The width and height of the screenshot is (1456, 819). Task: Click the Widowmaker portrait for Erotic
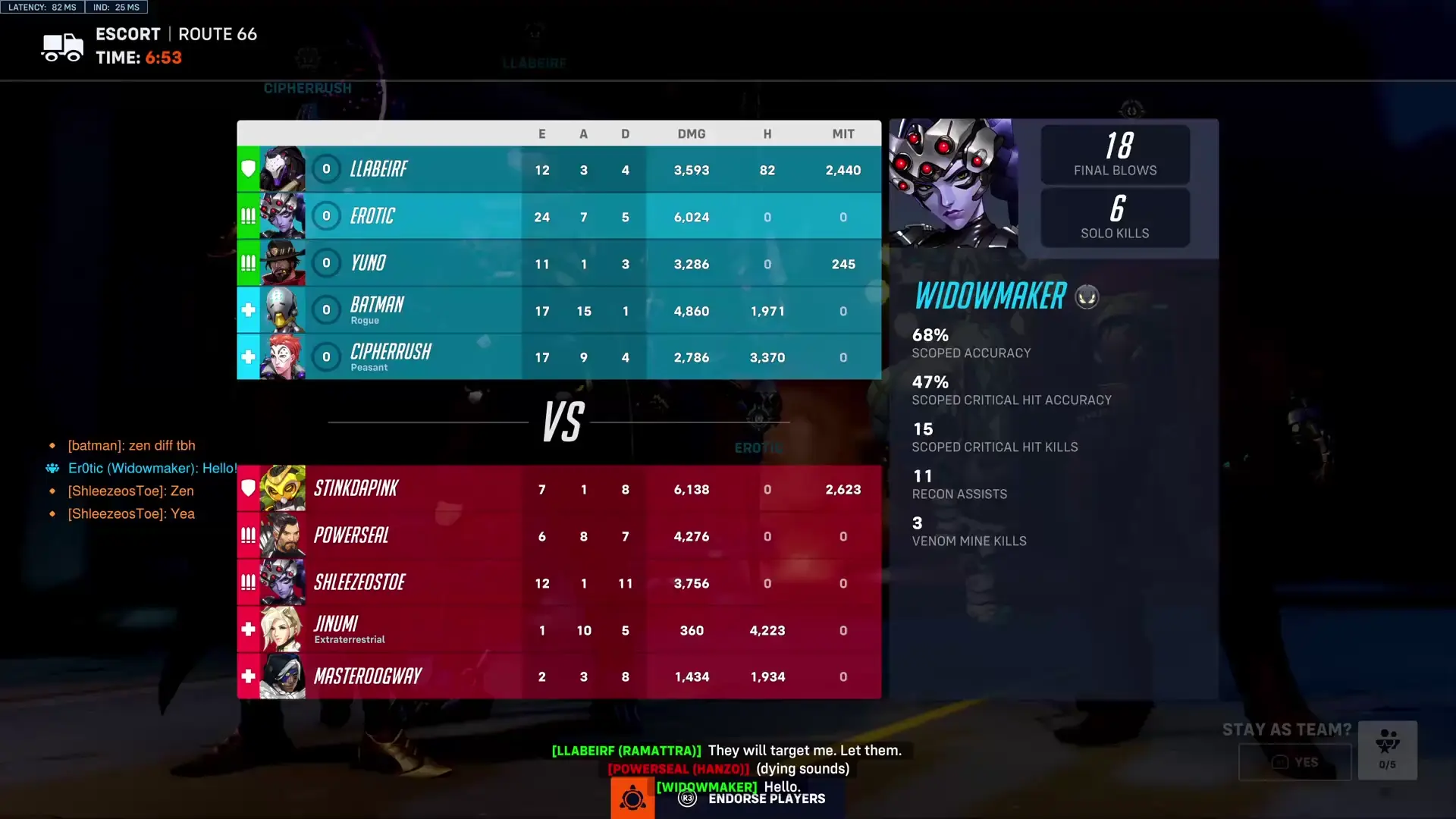pos(284,216)
